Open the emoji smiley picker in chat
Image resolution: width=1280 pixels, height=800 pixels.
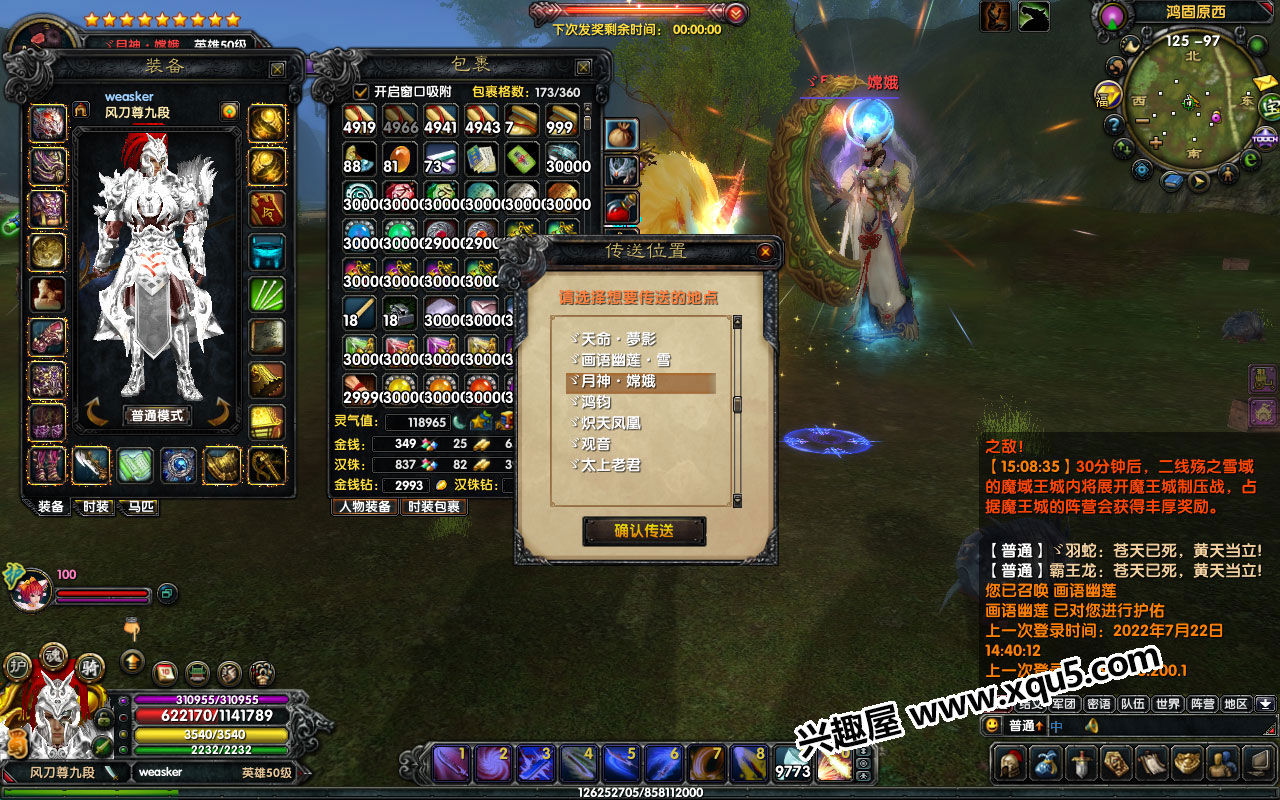[x=992, y=726]
